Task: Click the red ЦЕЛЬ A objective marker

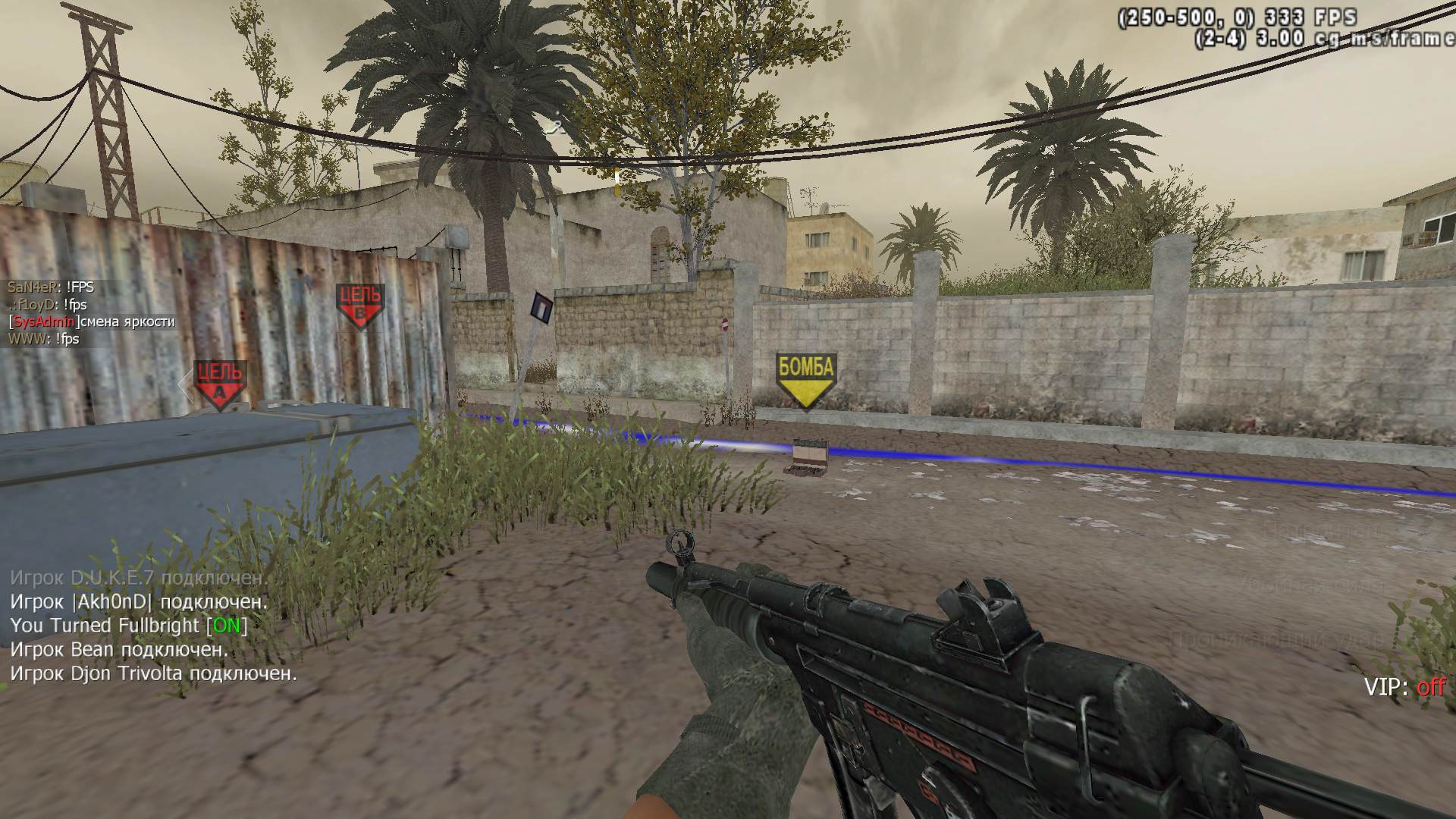Action: pos(219,383)
